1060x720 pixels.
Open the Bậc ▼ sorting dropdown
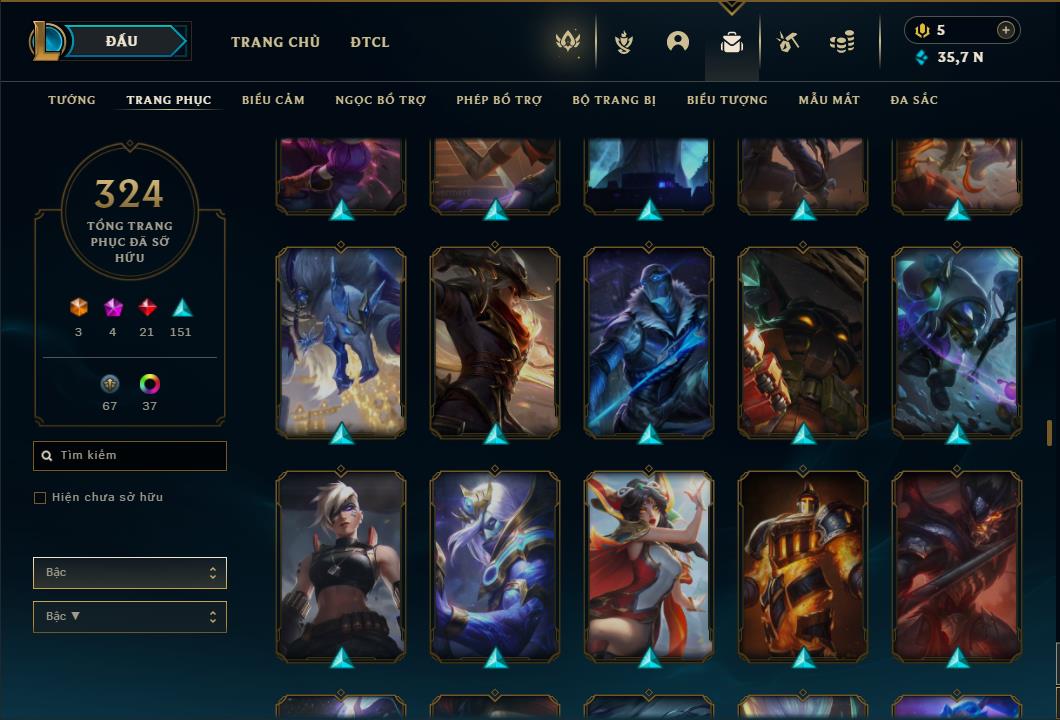[130, 617]
